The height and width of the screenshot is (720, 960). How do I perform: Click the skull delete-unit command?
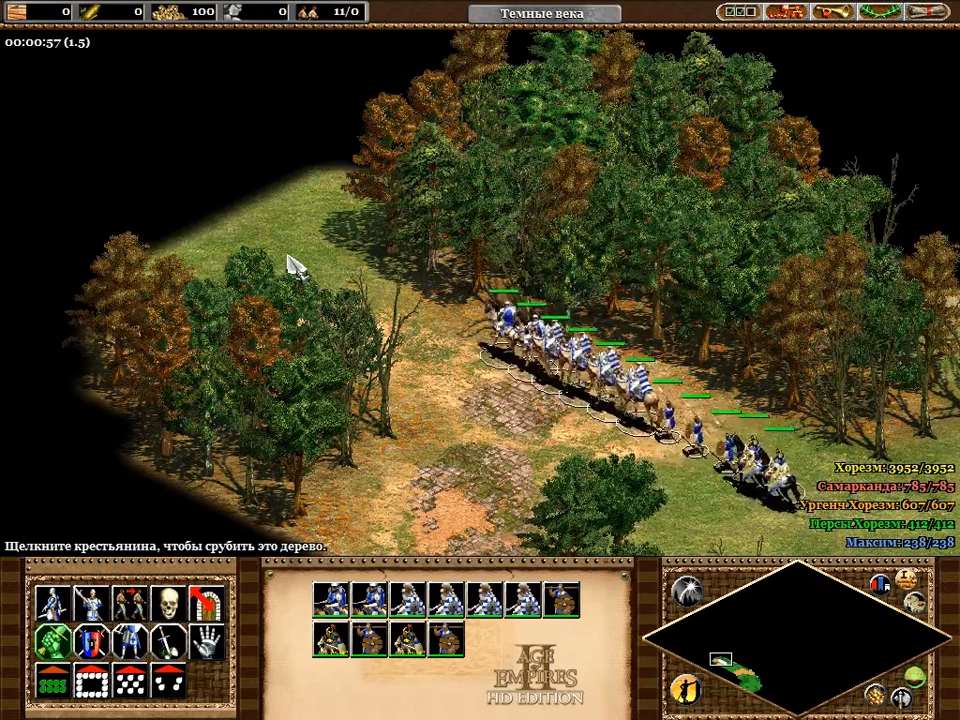pyautogui.click(x=169, y=603)
